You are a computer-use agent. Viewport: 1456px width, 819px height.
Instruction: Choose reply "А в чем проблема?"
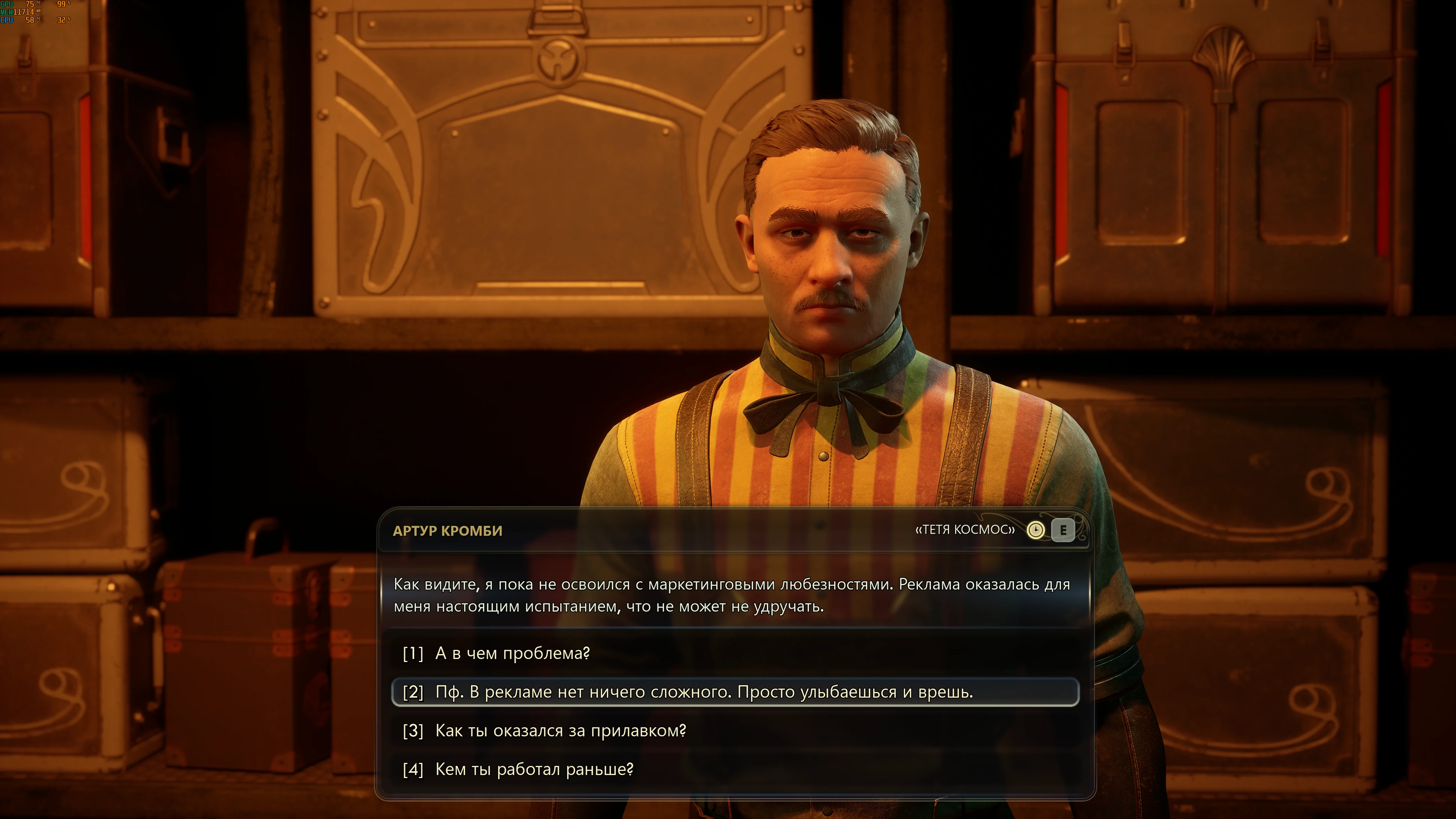512,653
